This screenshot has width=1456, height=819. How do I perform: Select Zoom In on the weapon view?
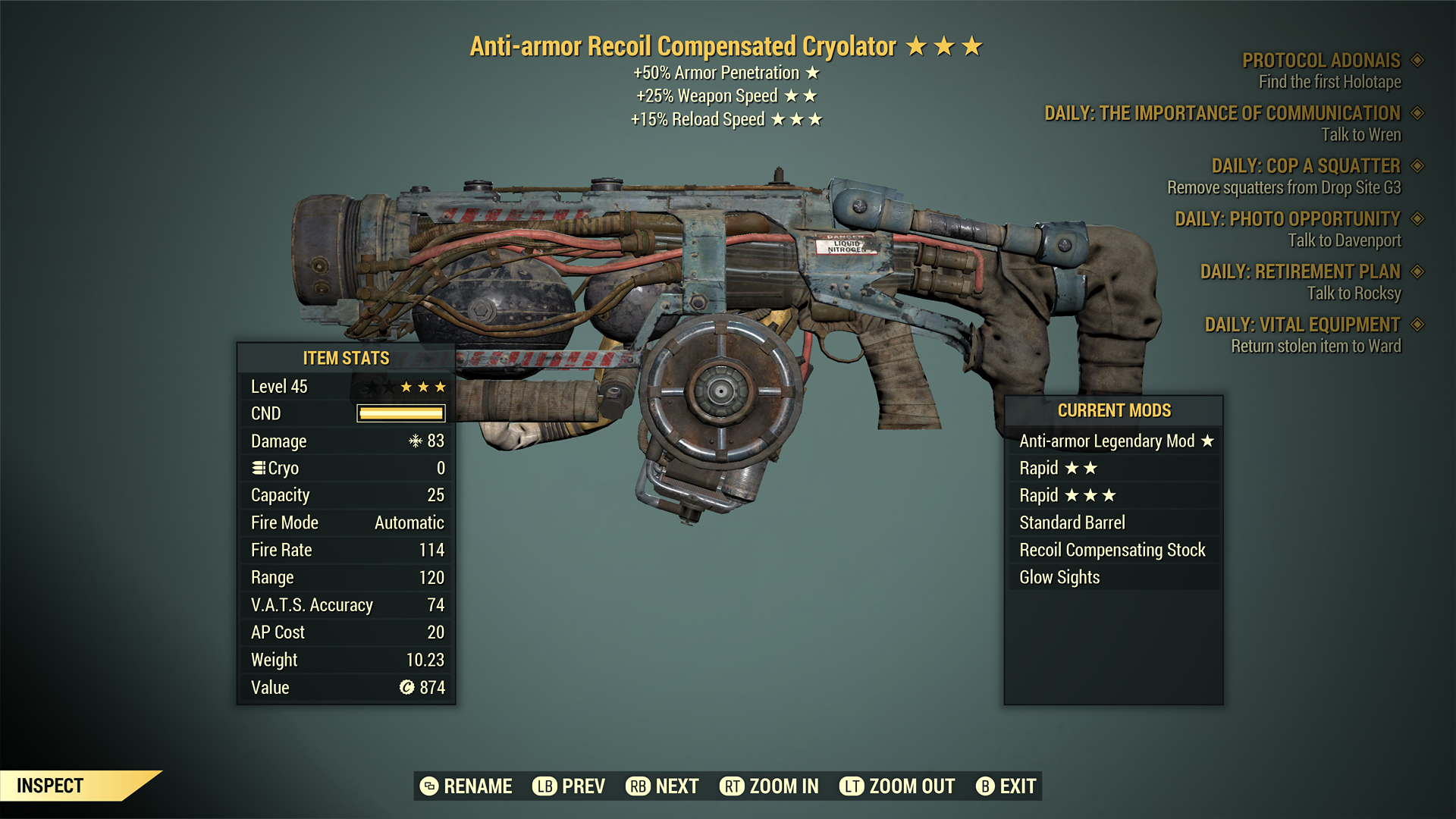pos(769,786)
